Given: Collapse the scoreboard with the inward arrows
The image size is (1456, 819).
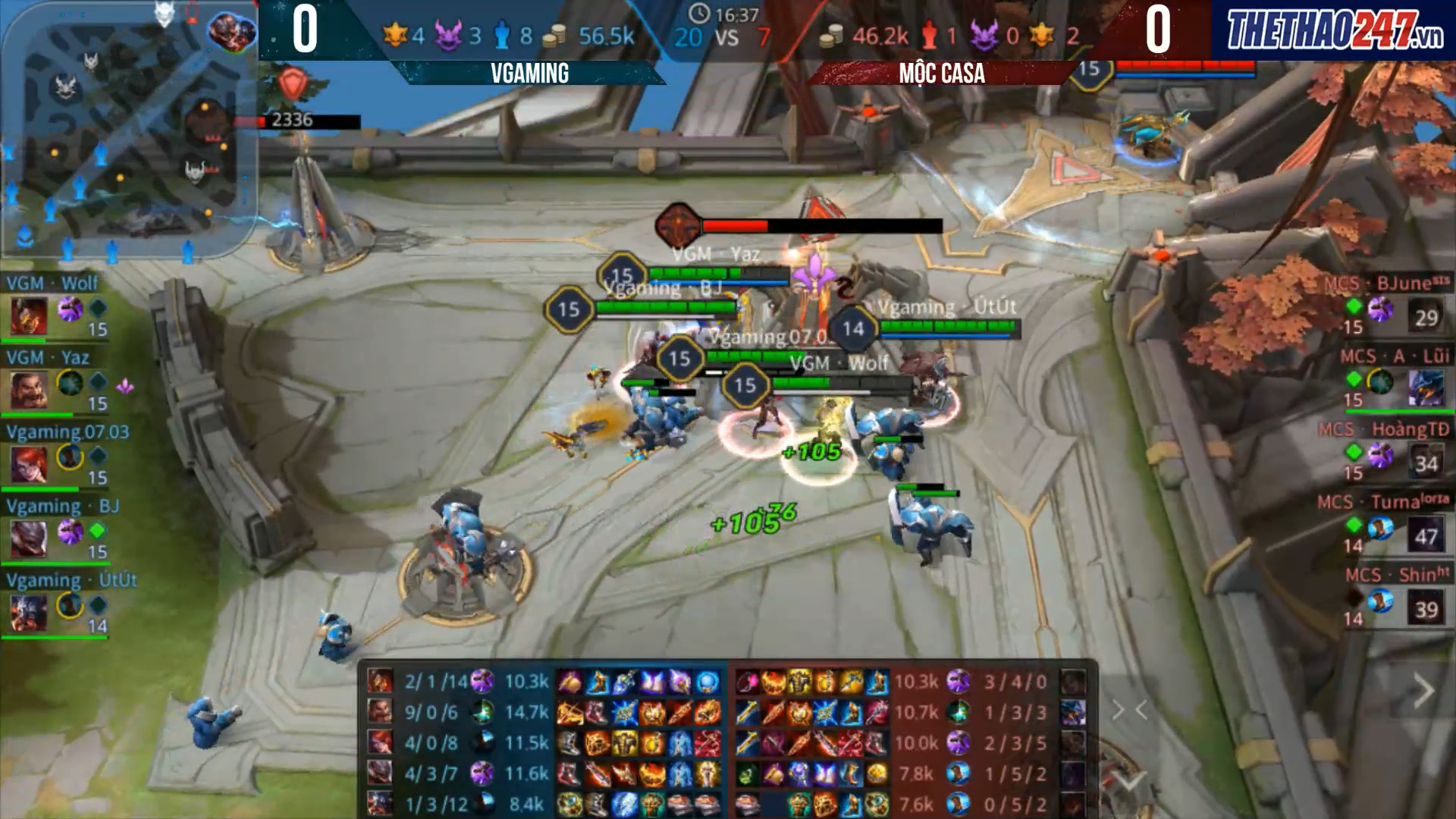Looking at the screenshot, I should tap(1129, 711).
